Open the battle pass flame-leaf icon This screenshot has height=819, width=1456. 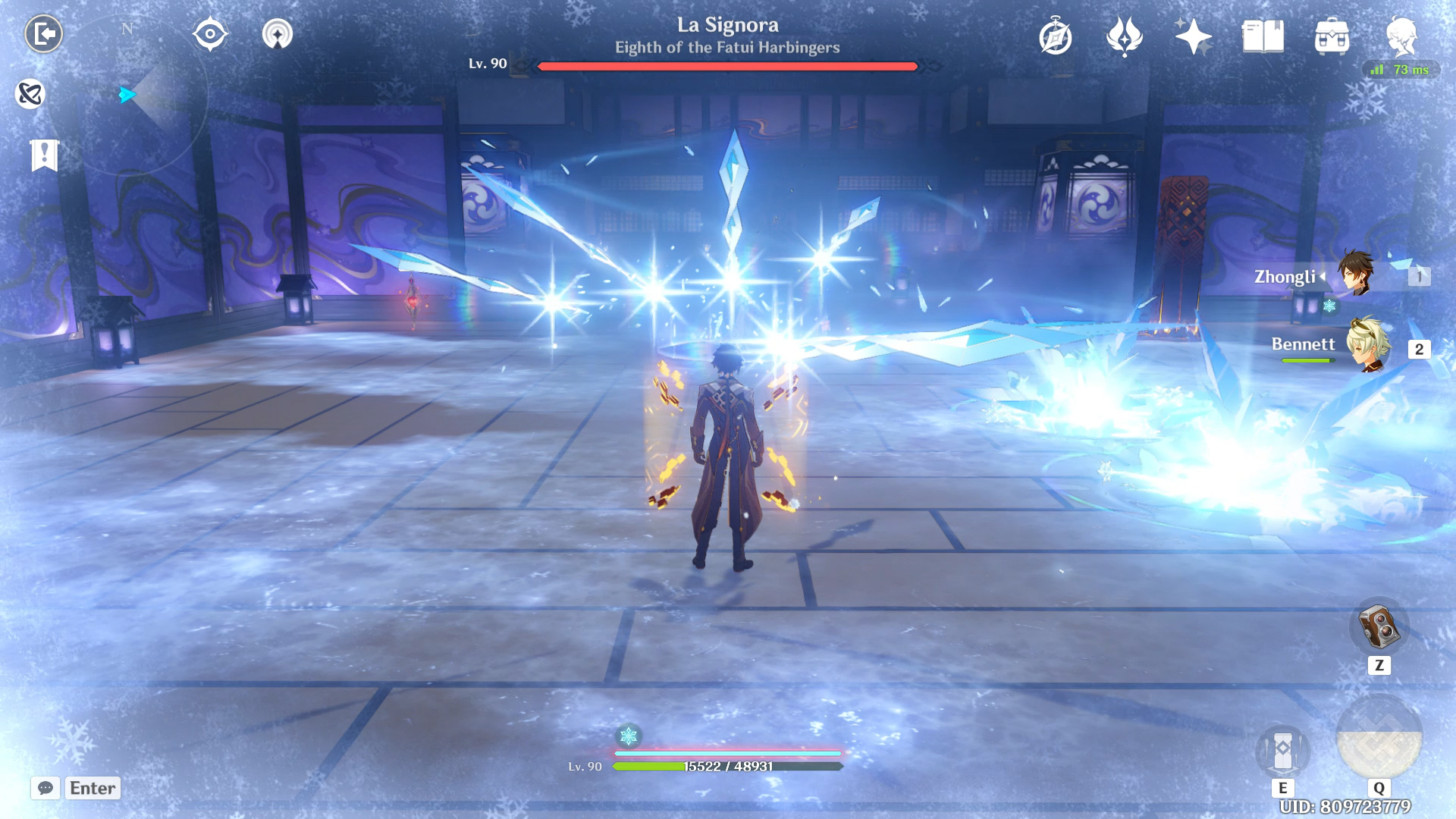click(1125, 36)
